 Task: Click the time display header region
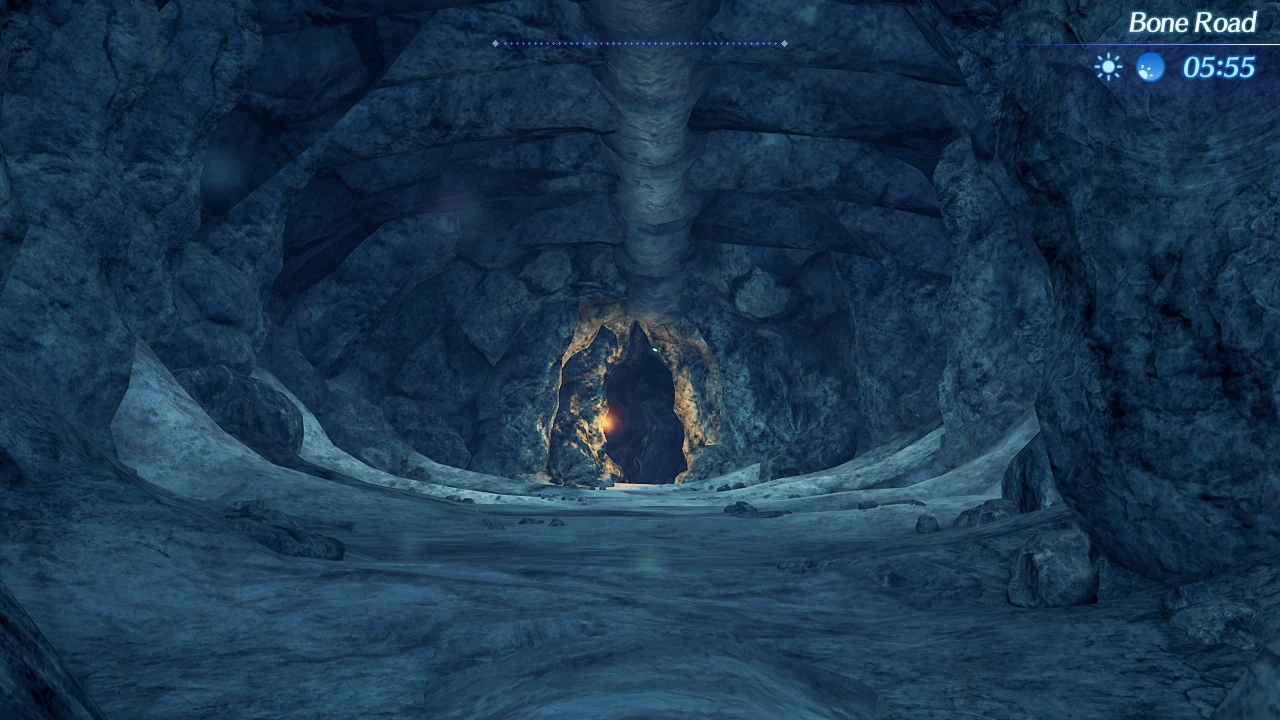pos(1218,67)
